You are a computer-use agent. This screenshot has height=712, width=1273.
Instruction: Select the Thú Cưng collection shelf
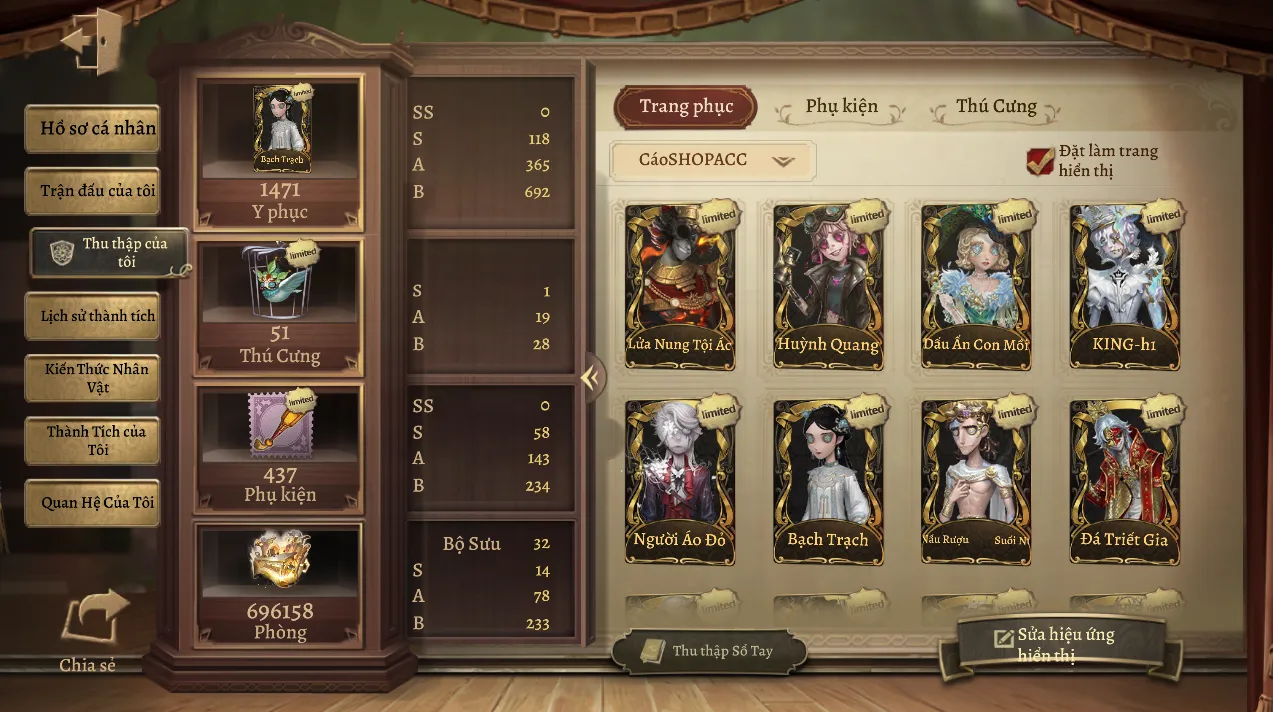(x=279, y=306)
